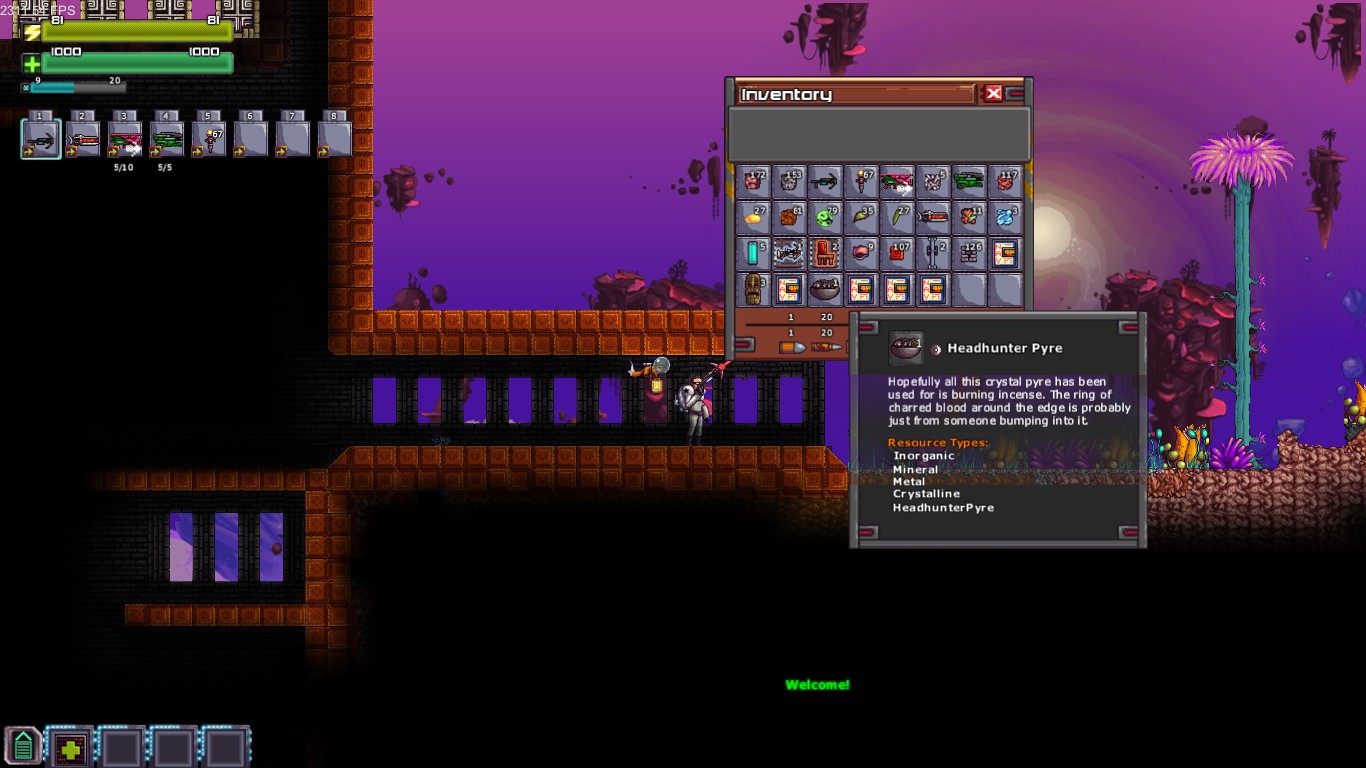The width and height of the screenshot is (1366, 768).
Task: Equip hotbar slot 1 crossbow
Action: coord(41,139)
